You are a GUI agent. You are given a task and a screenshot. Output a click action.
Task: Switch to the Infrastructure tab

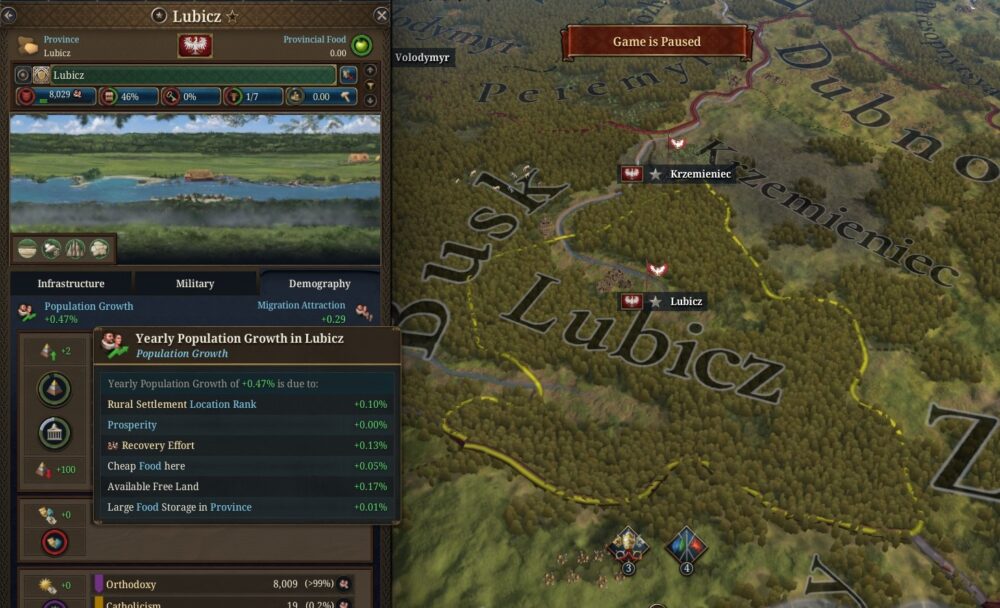coord(71,283)
